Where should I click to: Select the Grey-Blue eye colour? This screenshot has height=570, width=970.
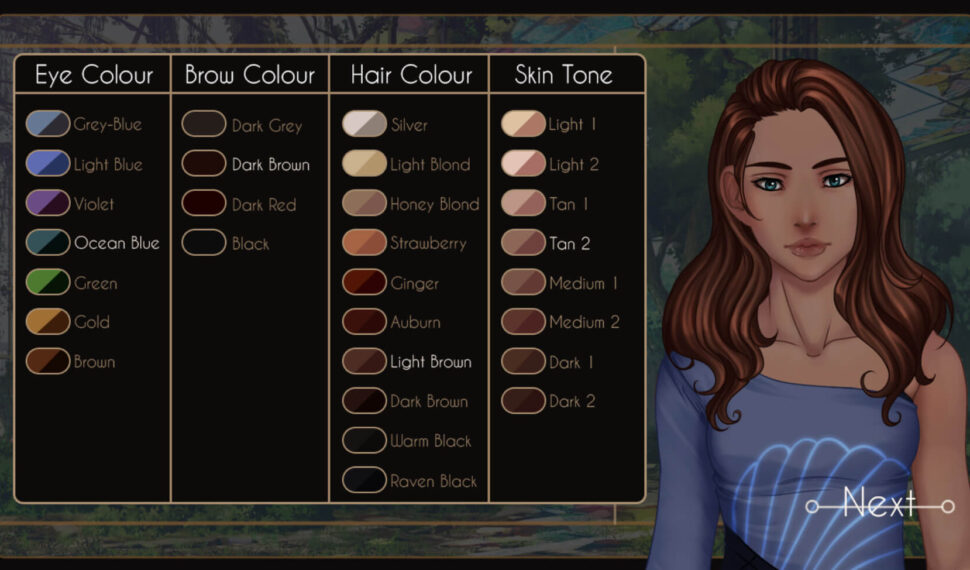48,125
